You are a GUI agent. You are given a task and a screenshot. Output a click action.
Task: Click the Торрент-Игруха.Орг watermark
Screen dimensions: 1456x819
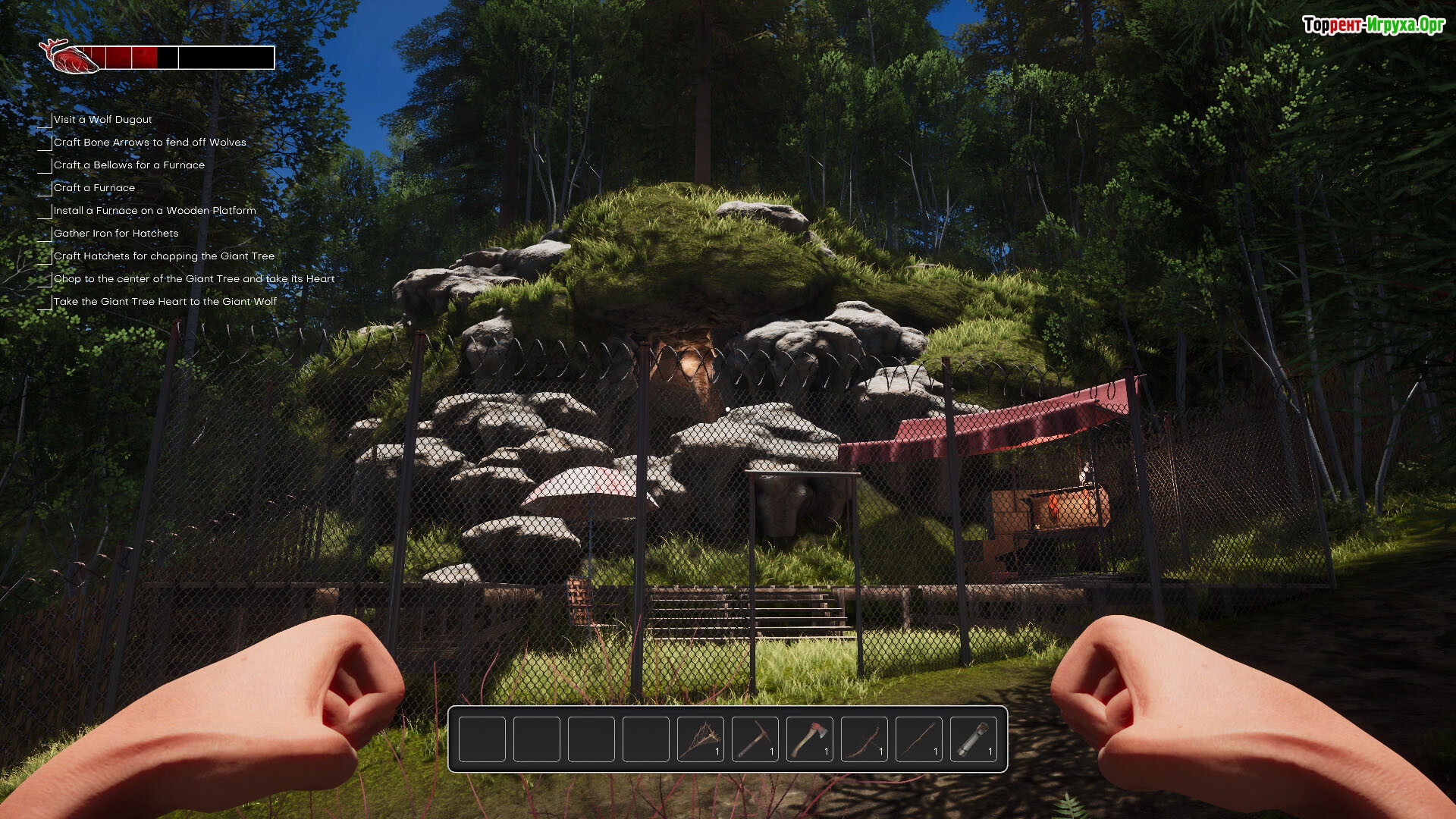click(1373, 25)
